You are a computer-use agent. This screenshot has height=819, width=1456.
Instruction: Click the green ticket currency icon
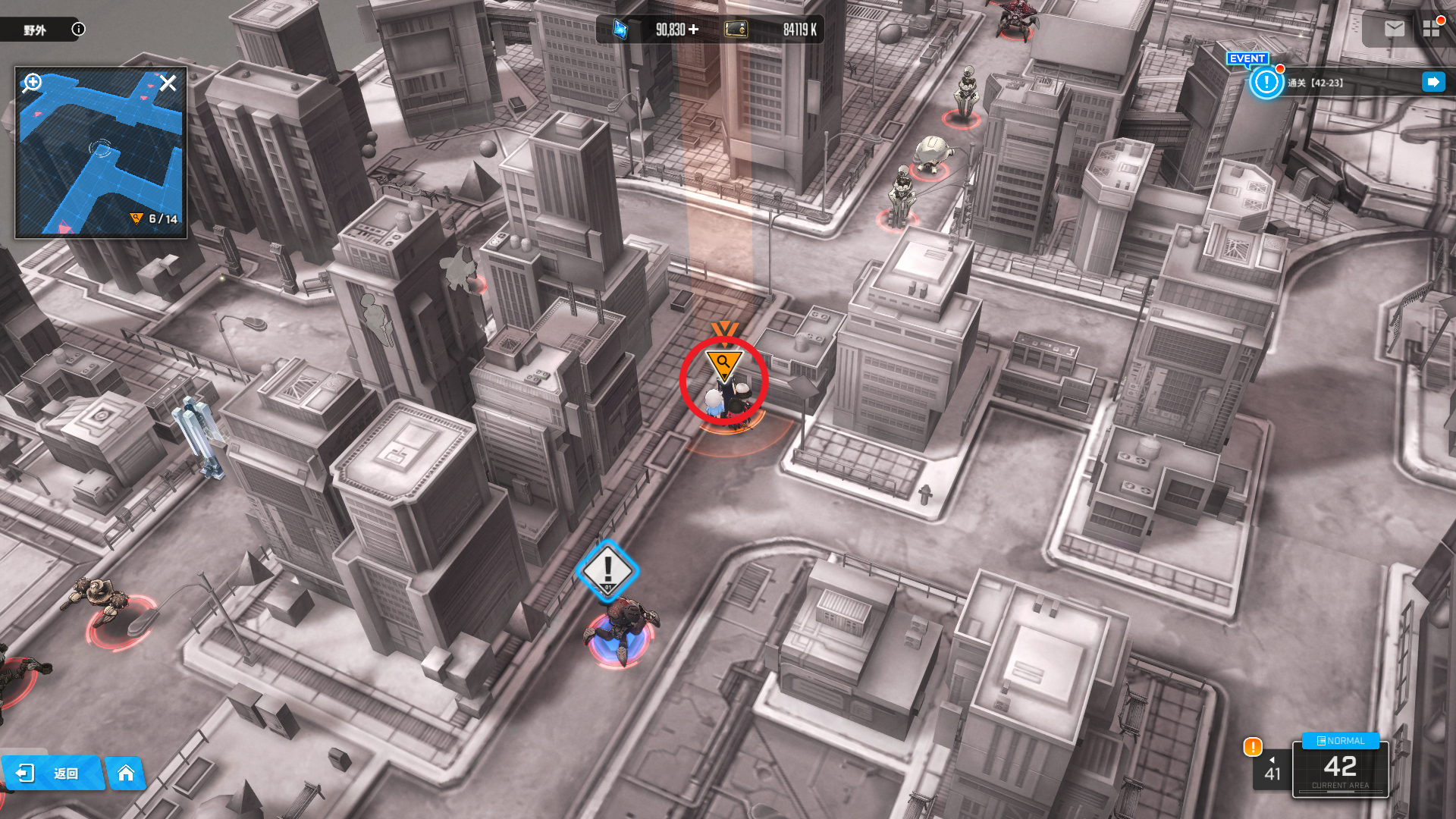736,30
